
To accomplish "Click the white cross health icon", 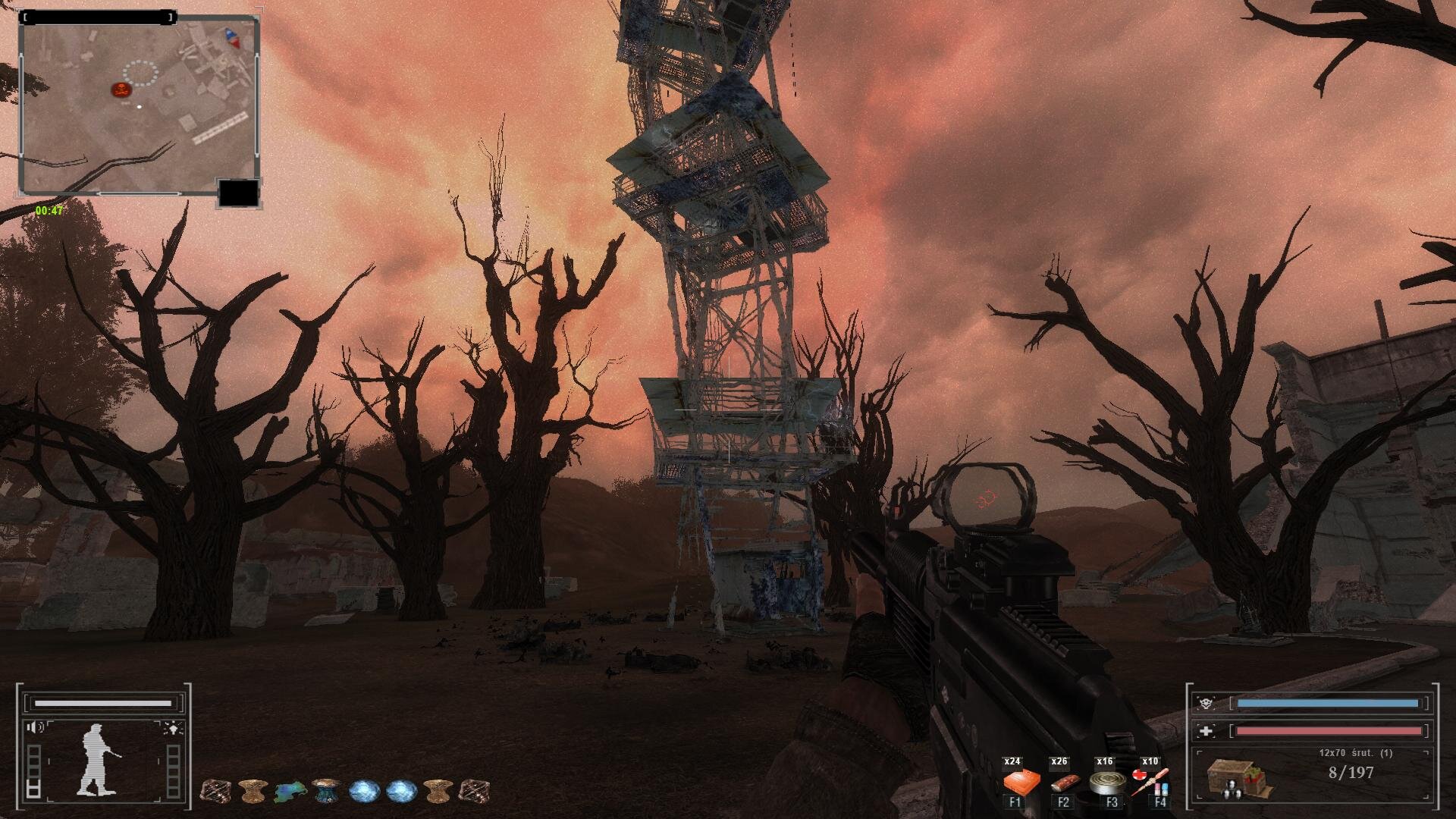I will point(1207,731).
